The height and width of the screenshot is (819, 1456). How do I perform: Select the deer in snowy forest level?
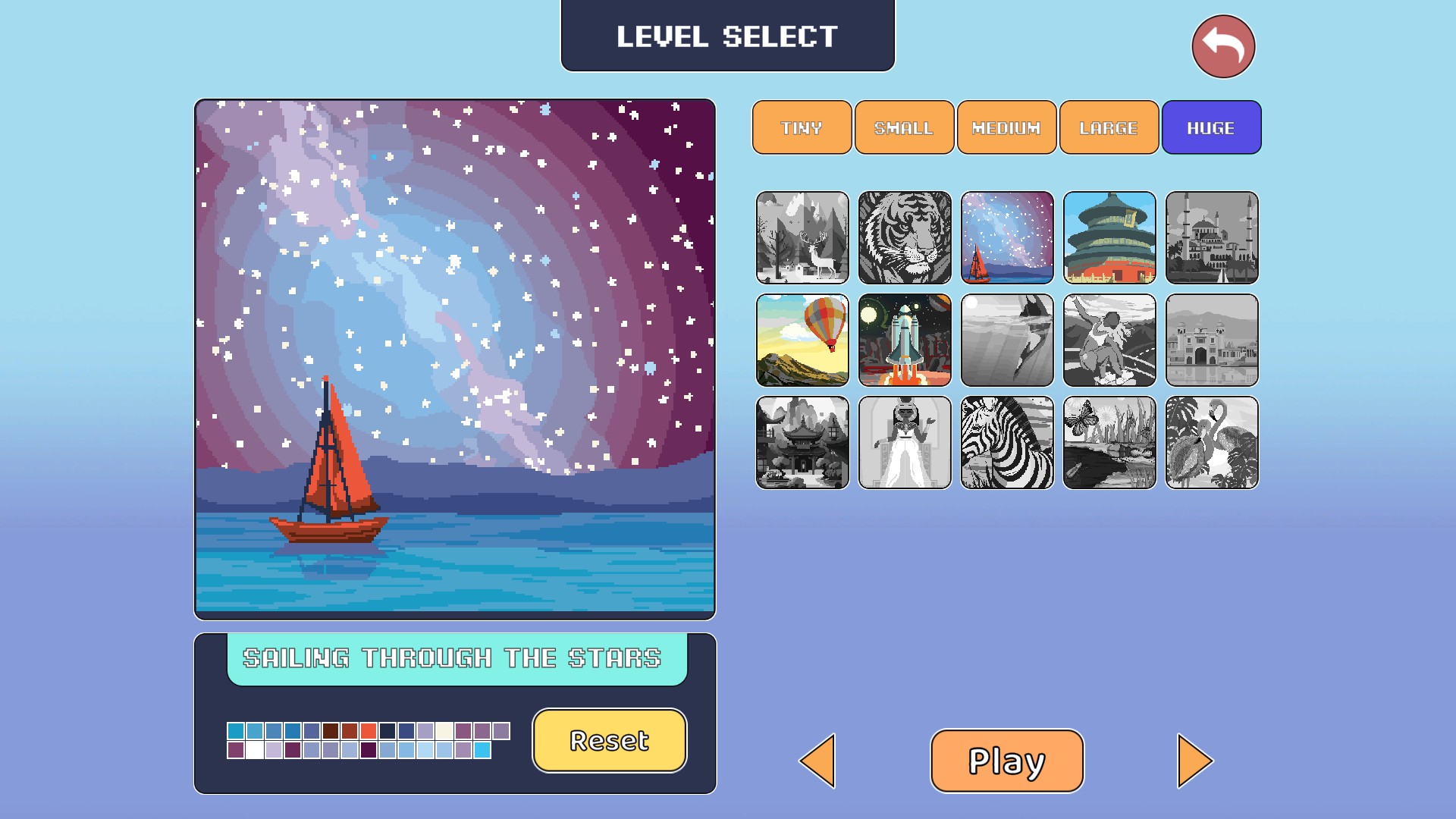coord(802,237)
